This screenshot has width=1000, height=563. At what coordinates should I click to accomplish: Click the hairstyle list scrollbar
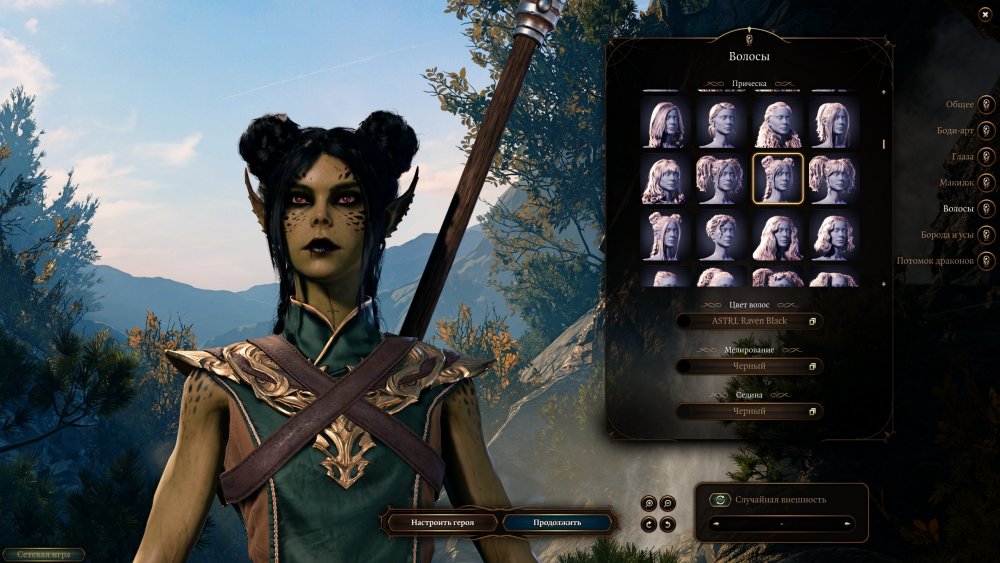pos(883,143)
